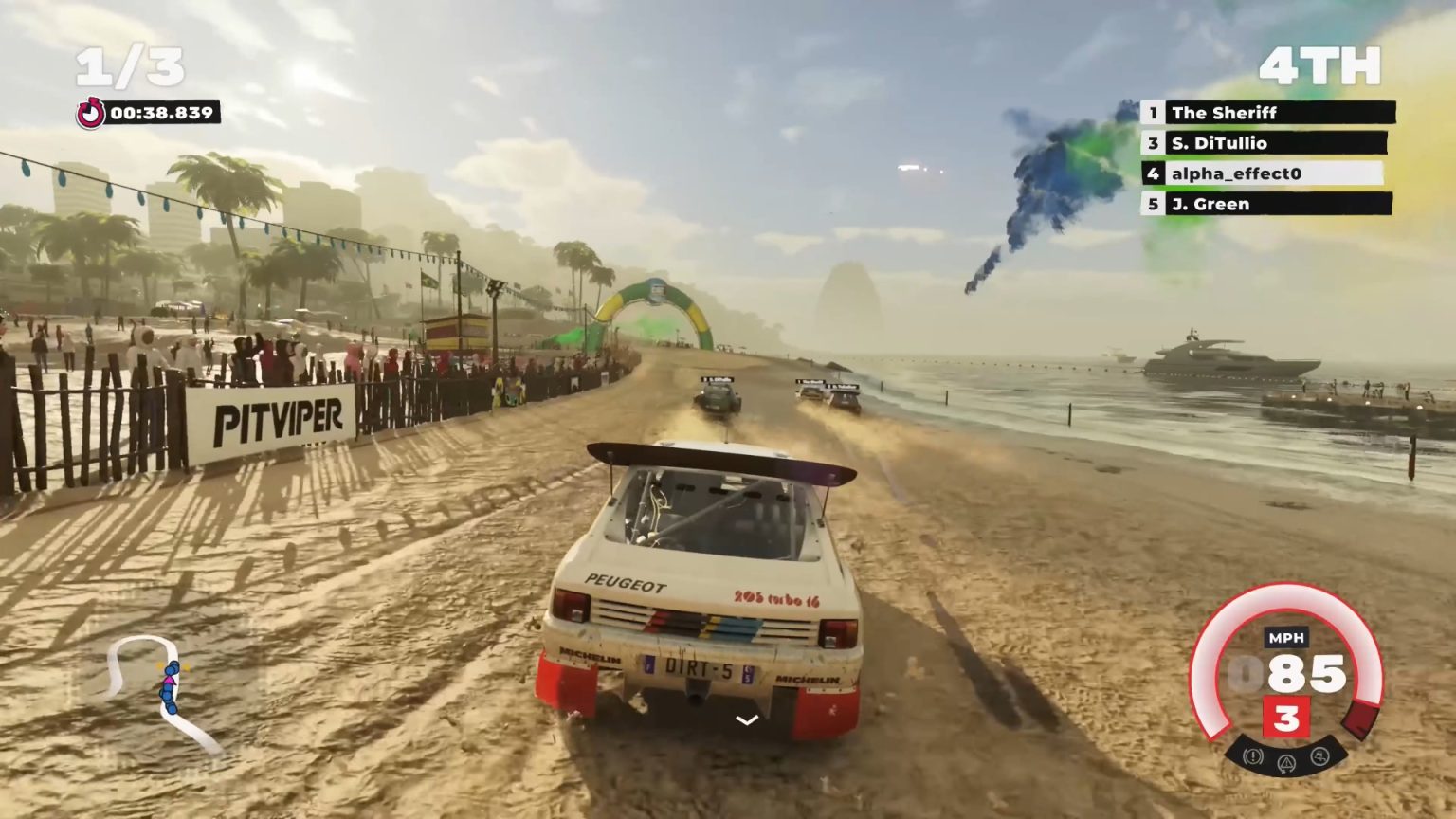This screenshot has width=1456, height=819.
Task: Select The Sheriff on the leaderboard
Action: point(1223,113)
